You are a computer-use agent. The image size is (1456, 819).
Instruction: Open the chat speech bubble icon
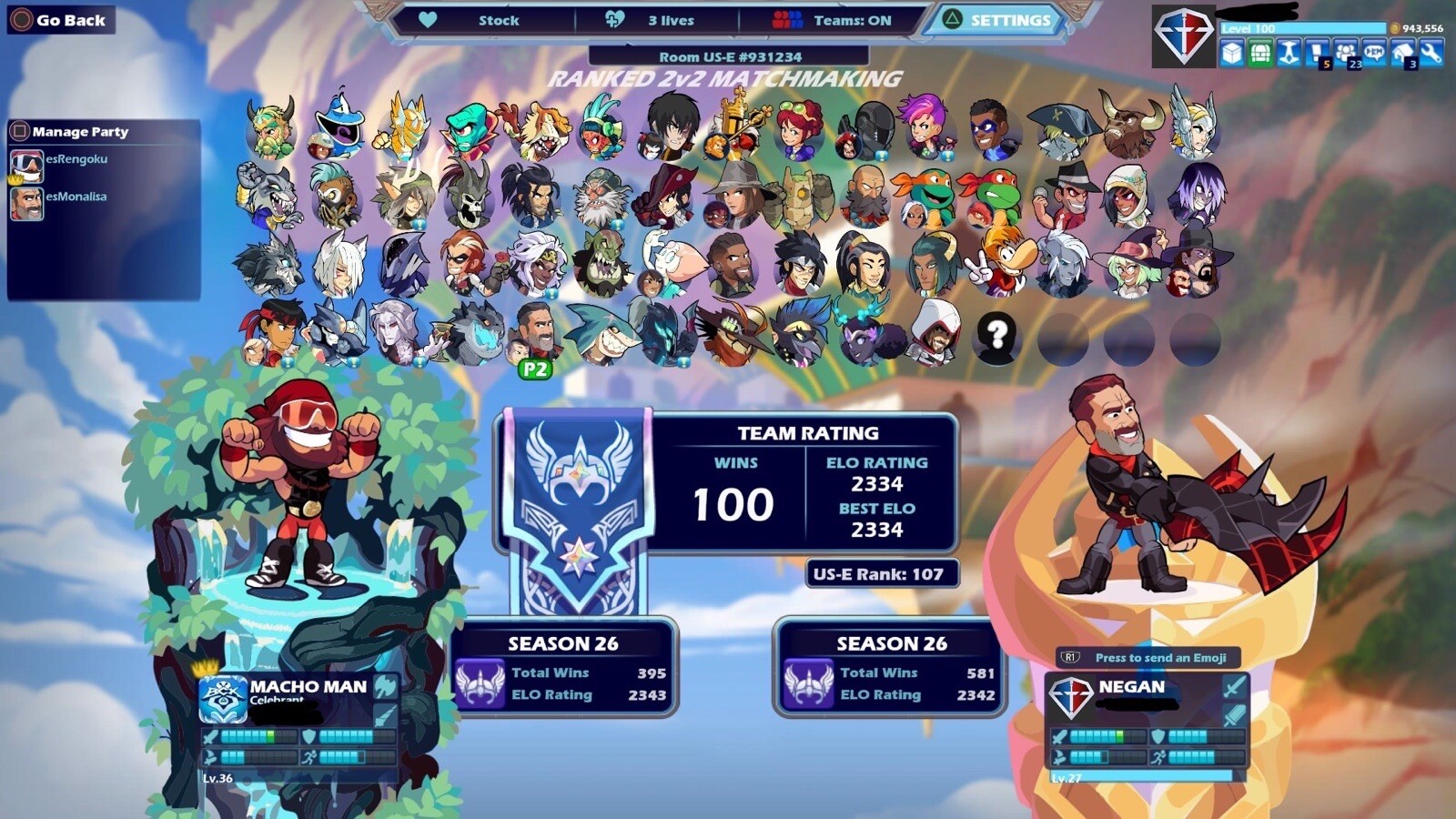[1374, 54]
